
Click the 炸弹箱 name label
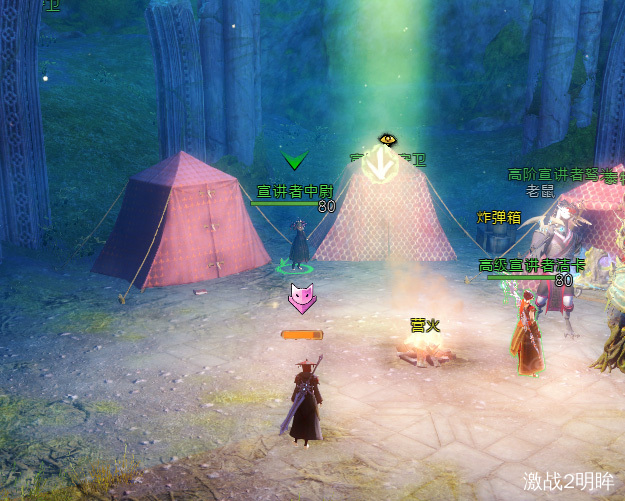498,217
